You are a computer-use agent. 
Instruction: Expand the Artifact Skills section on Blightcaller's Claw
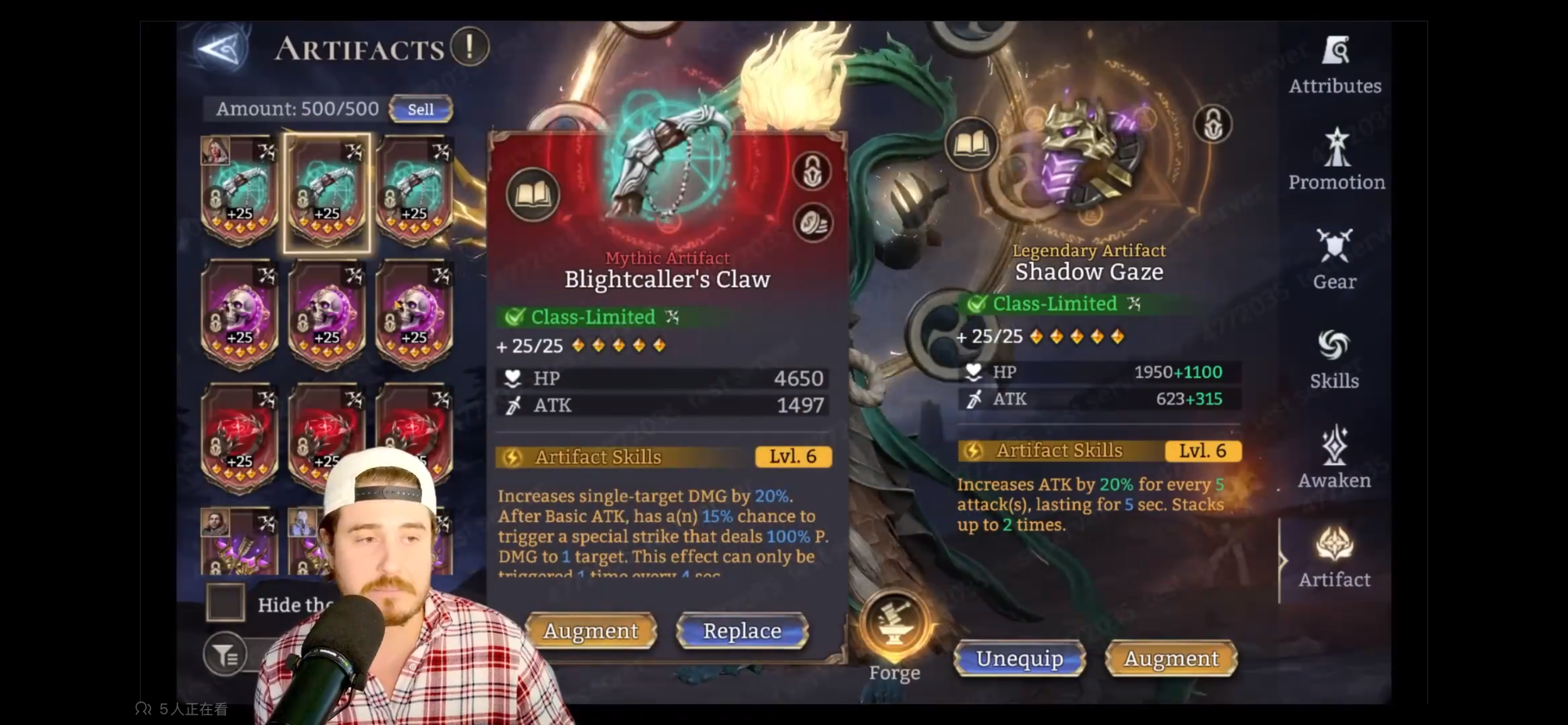pos(663,457)
